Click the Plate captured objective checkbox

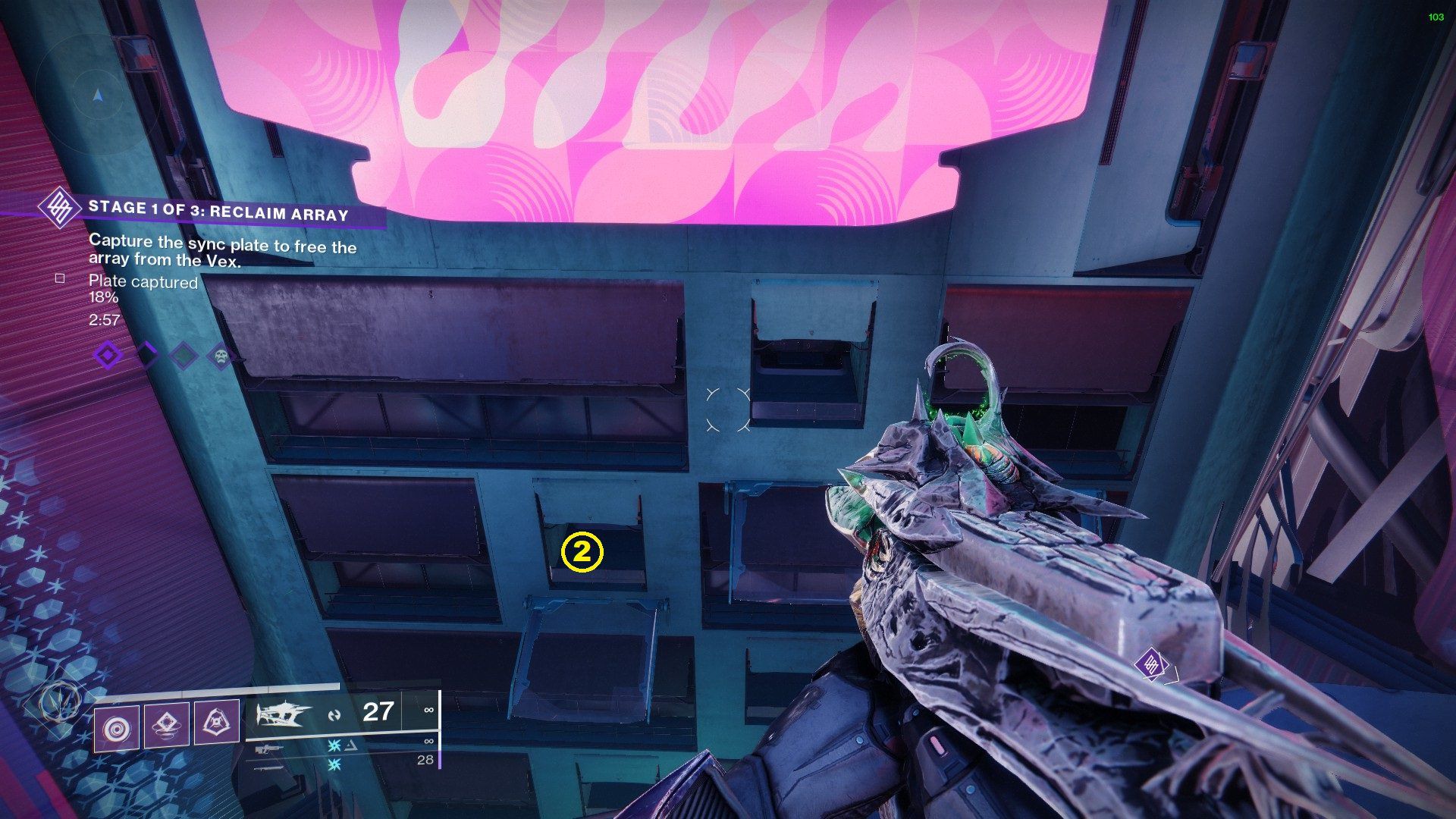tap(60, 279)
